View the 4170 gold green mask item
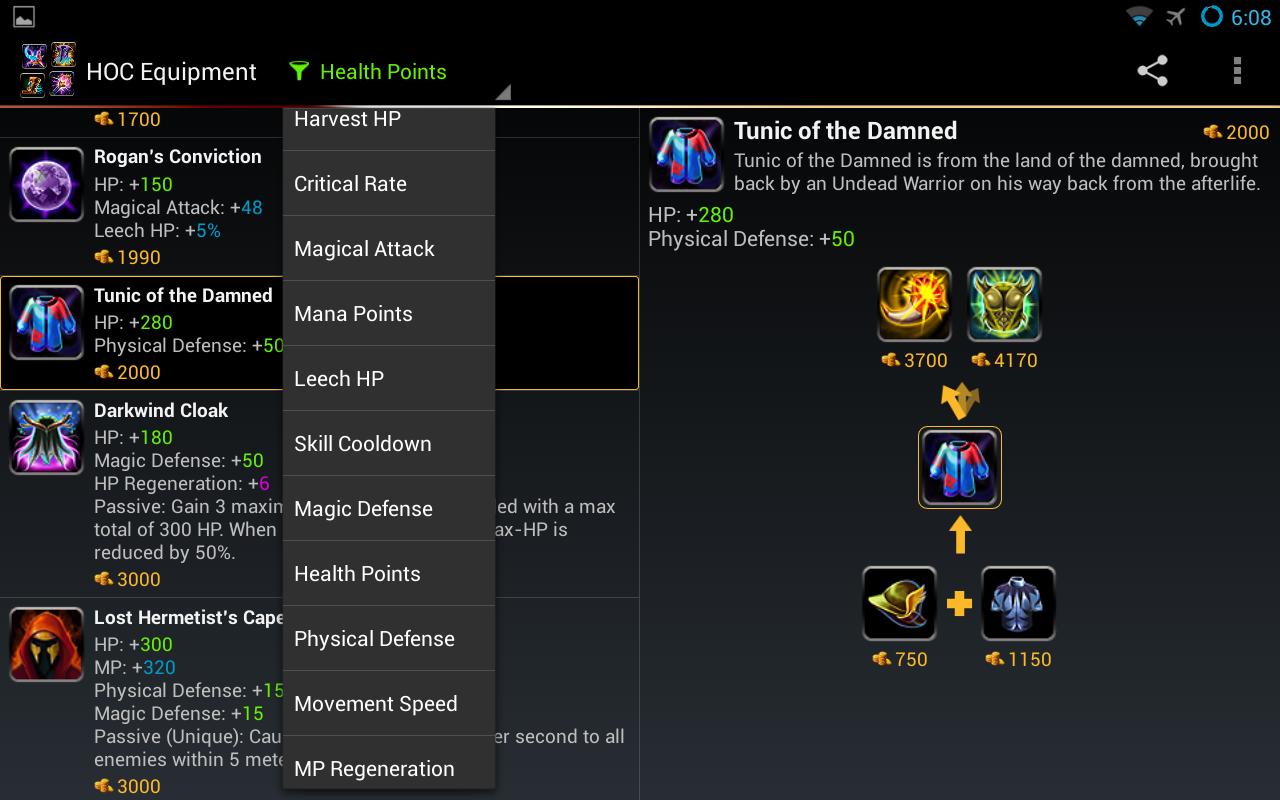The height and width of the screenshot is (800, 1280). click(x=1004, y=305)
